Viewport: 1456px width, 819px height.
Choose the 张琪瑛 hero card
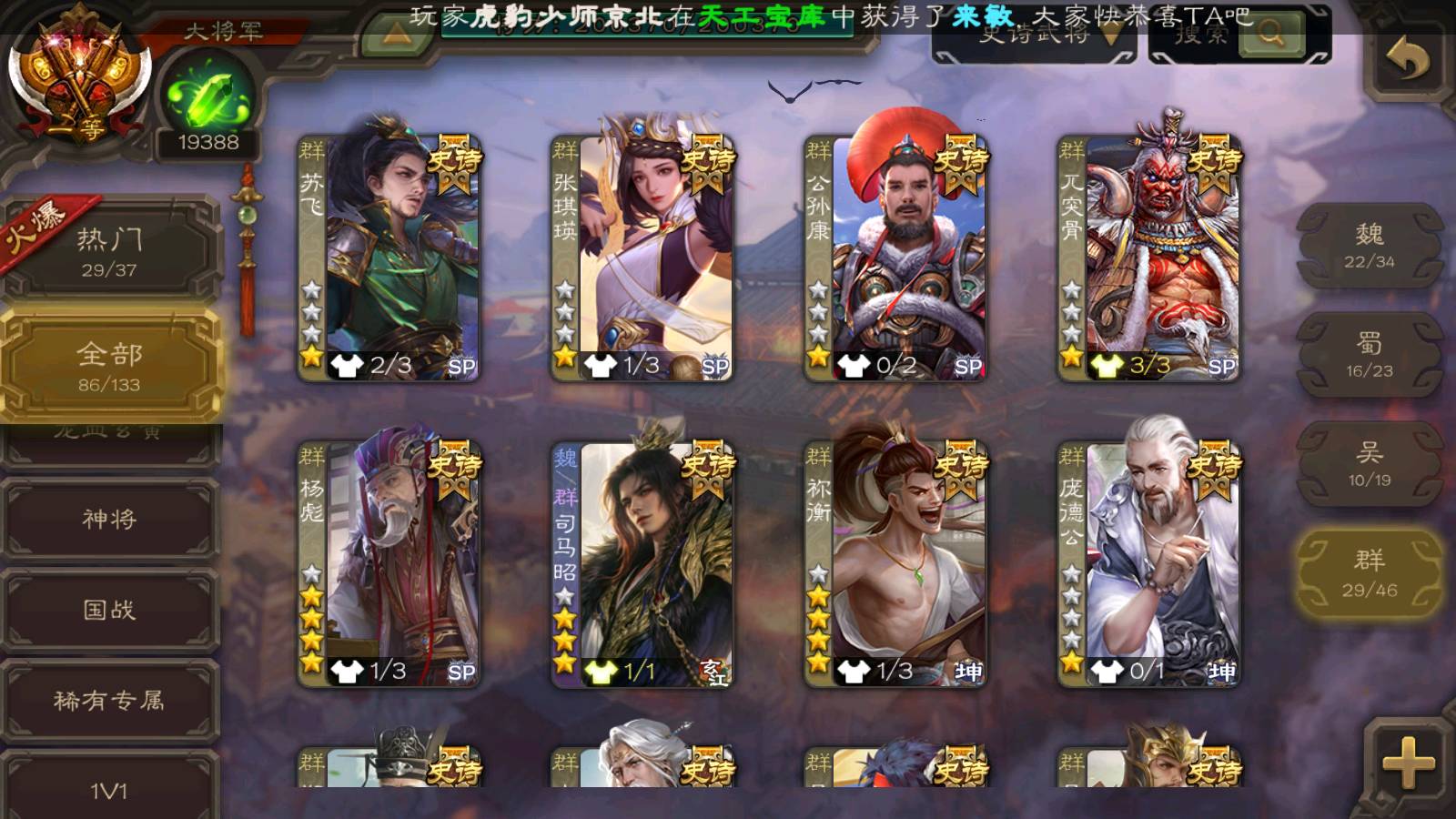(x=642, y=257)
